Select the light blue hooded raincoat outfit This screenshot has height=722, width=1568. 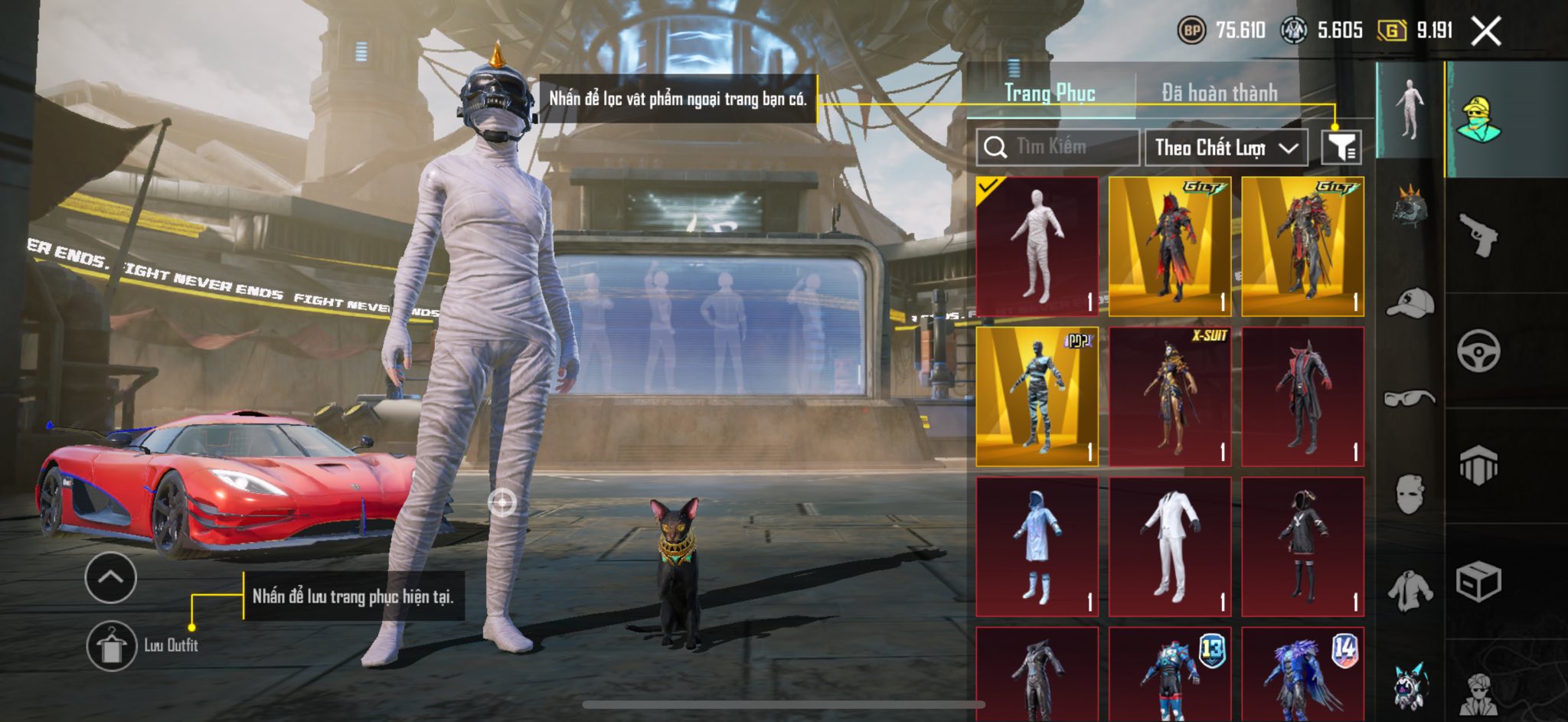pyautogui.click(x=1037, y=547)
